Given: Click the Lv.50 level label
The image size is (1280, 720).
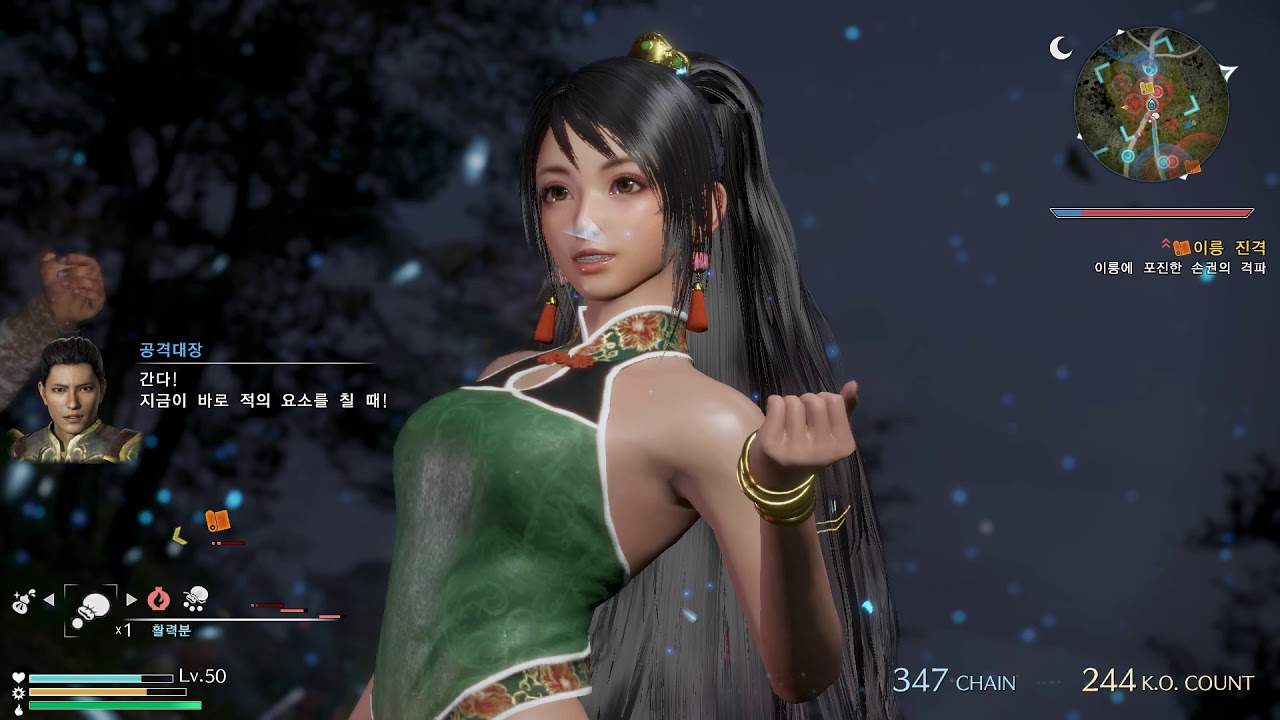Looking at the screenshot, I should 201,675.
